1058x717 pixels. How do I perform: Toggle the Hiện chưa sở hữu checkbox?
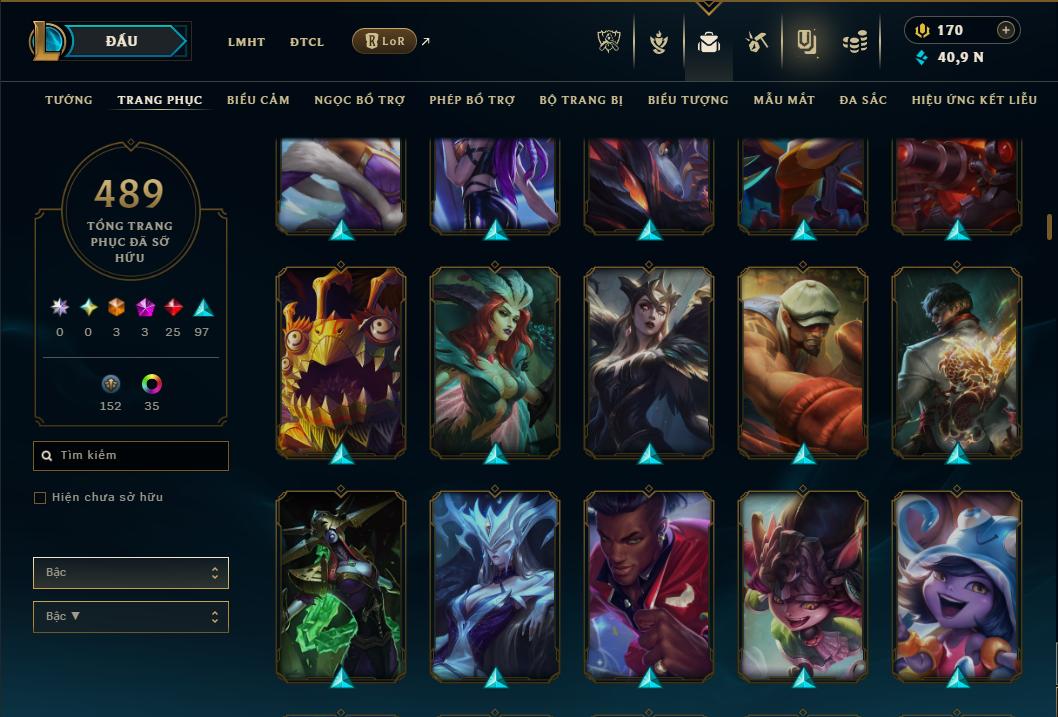click(x=40, y=498)
